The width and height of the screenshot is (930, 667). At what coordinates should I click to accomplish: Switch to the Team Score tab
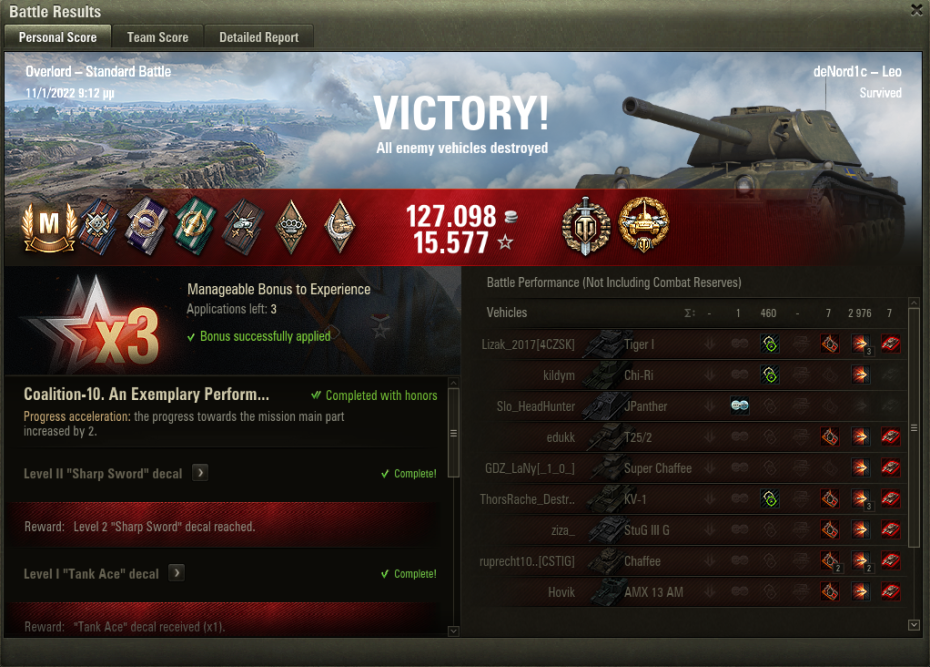[x=157, y=37]
